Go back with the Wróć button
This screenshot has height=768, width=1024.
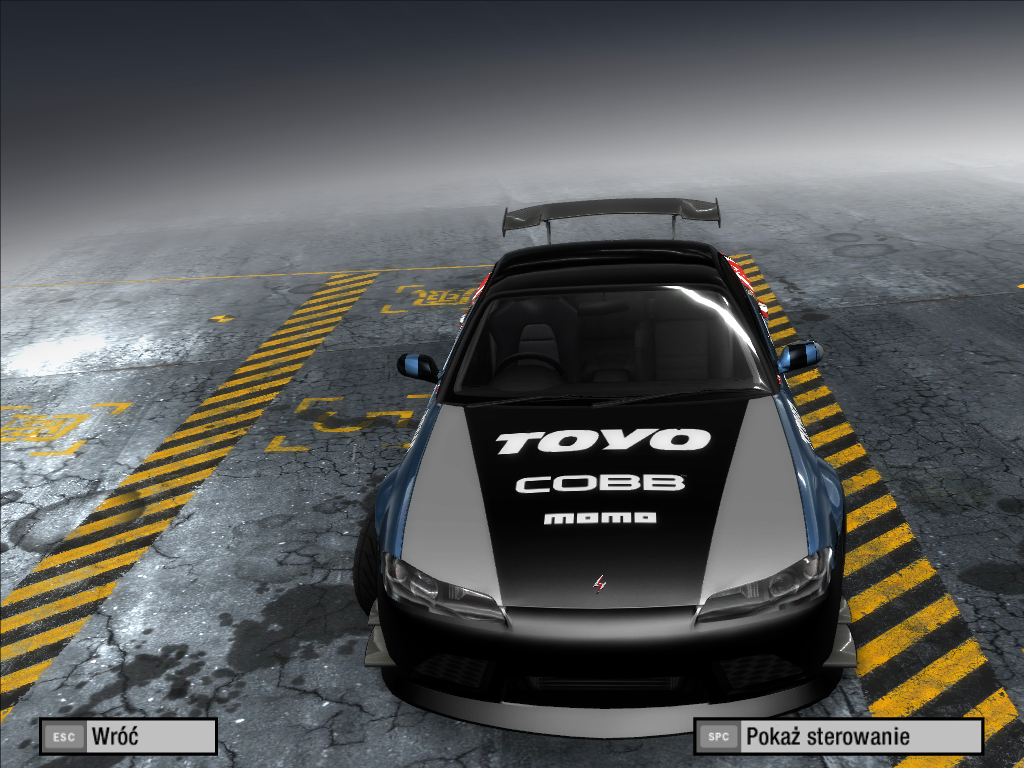tap(128, 737)
